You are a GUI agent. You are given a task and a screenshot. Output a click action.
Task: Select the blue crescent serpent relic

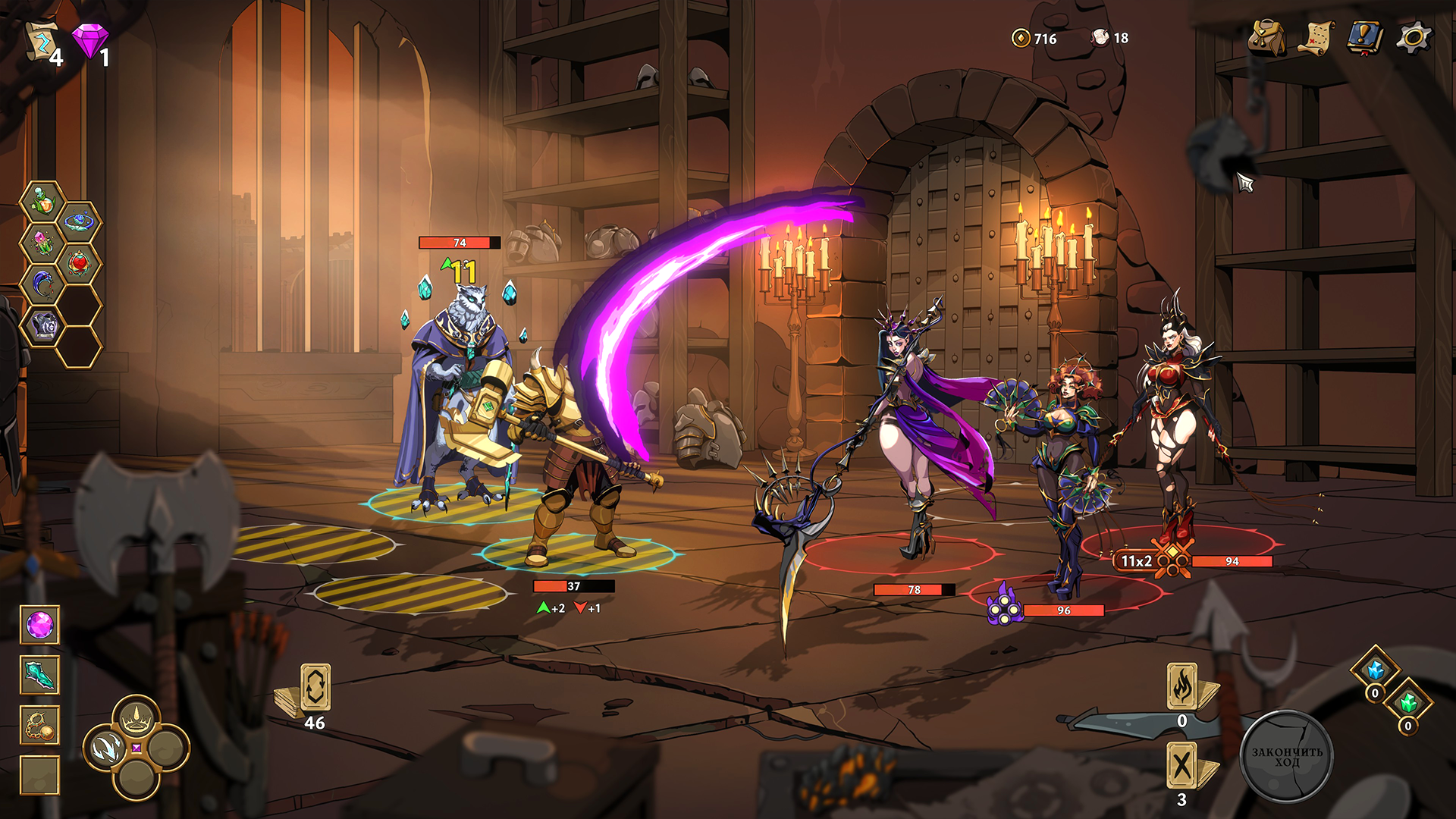point(42,284)
